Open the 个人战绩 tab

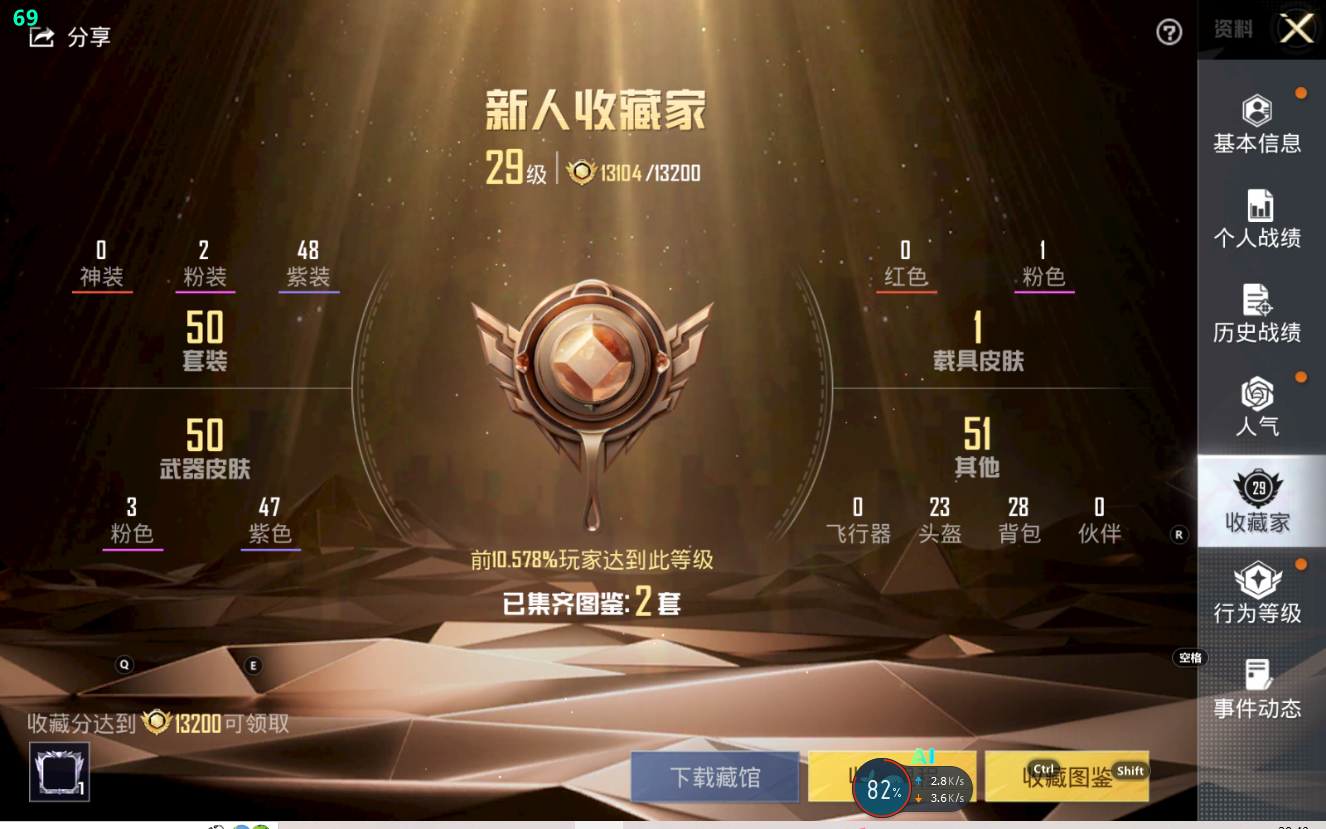(x=1257, y=219)
